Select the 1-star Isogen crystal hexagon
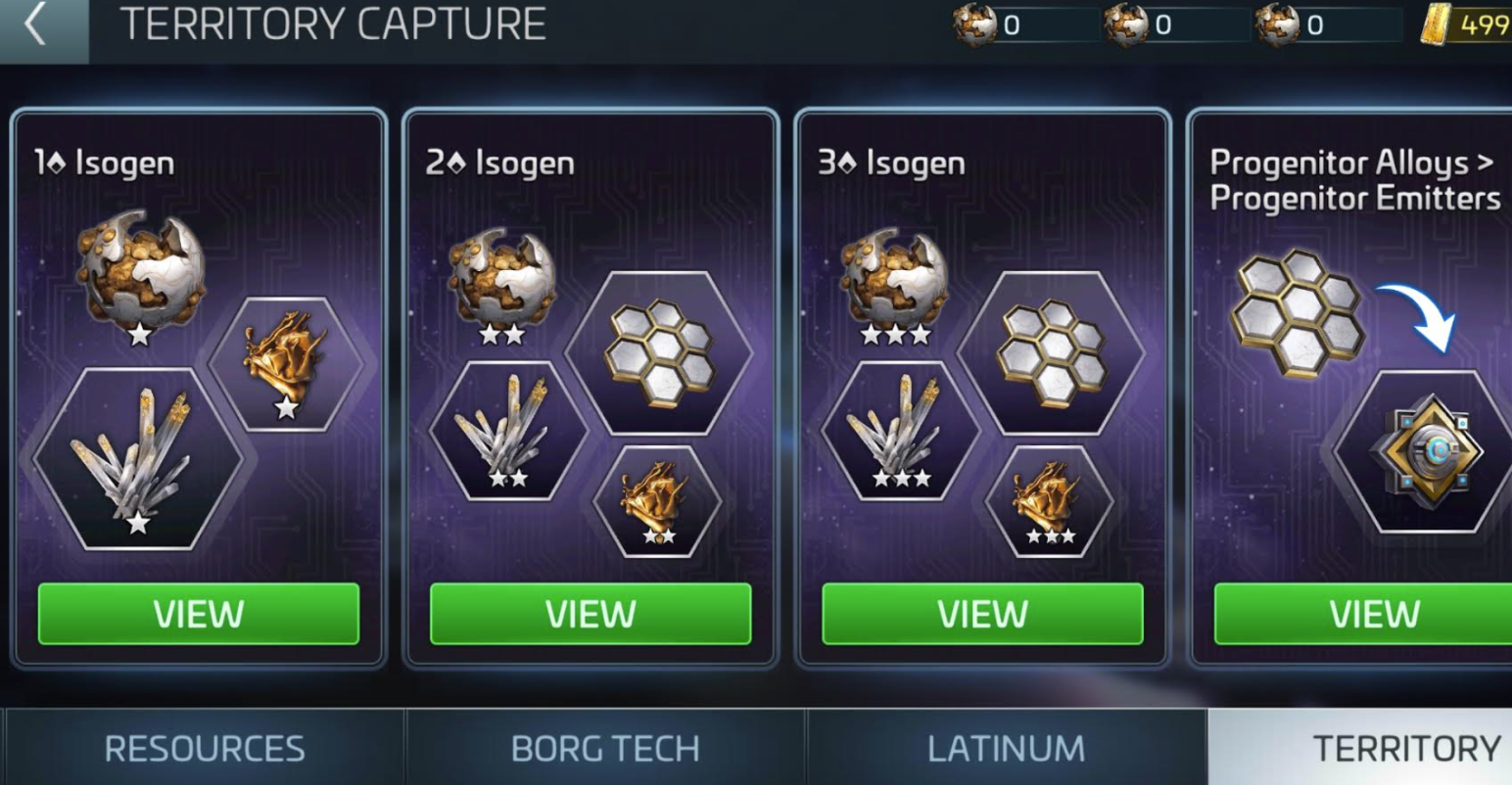 (x=138, y=459)
